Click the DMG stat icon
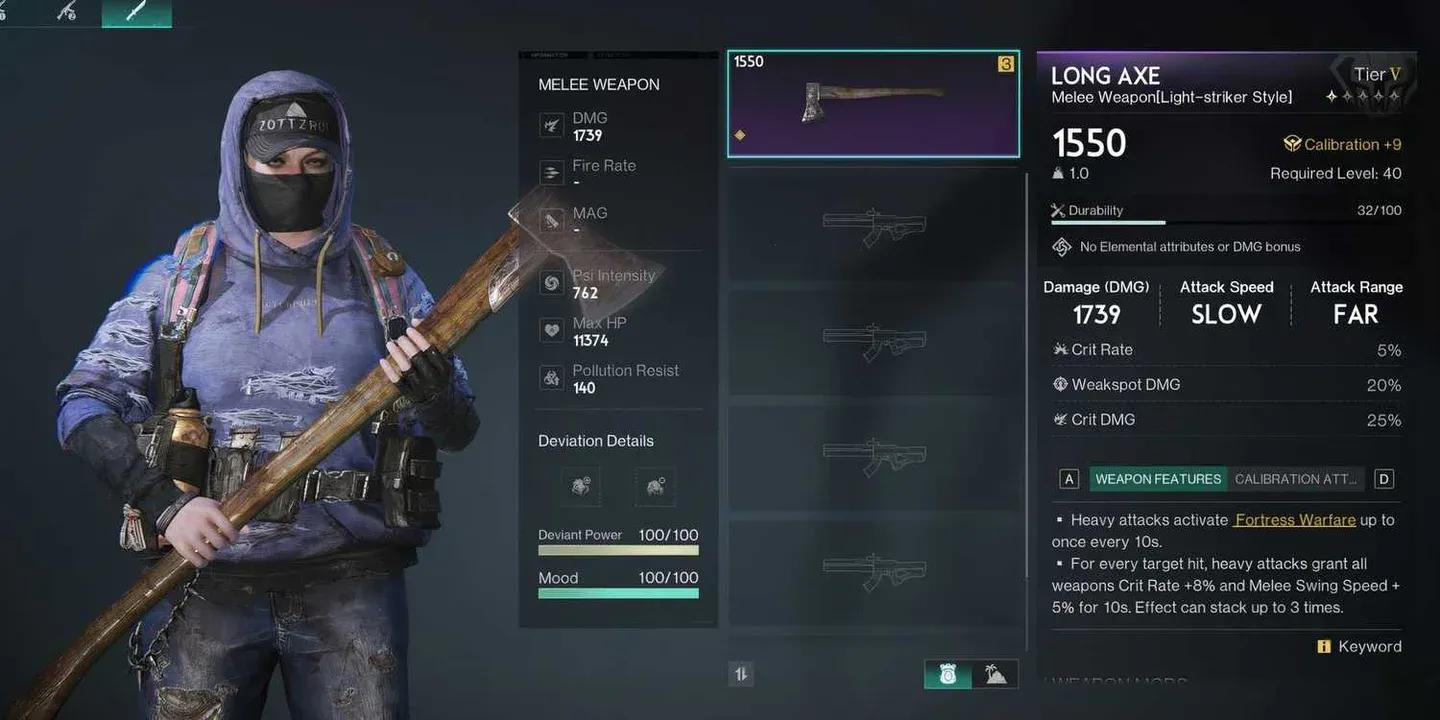1440x720 pixels. 552,124
